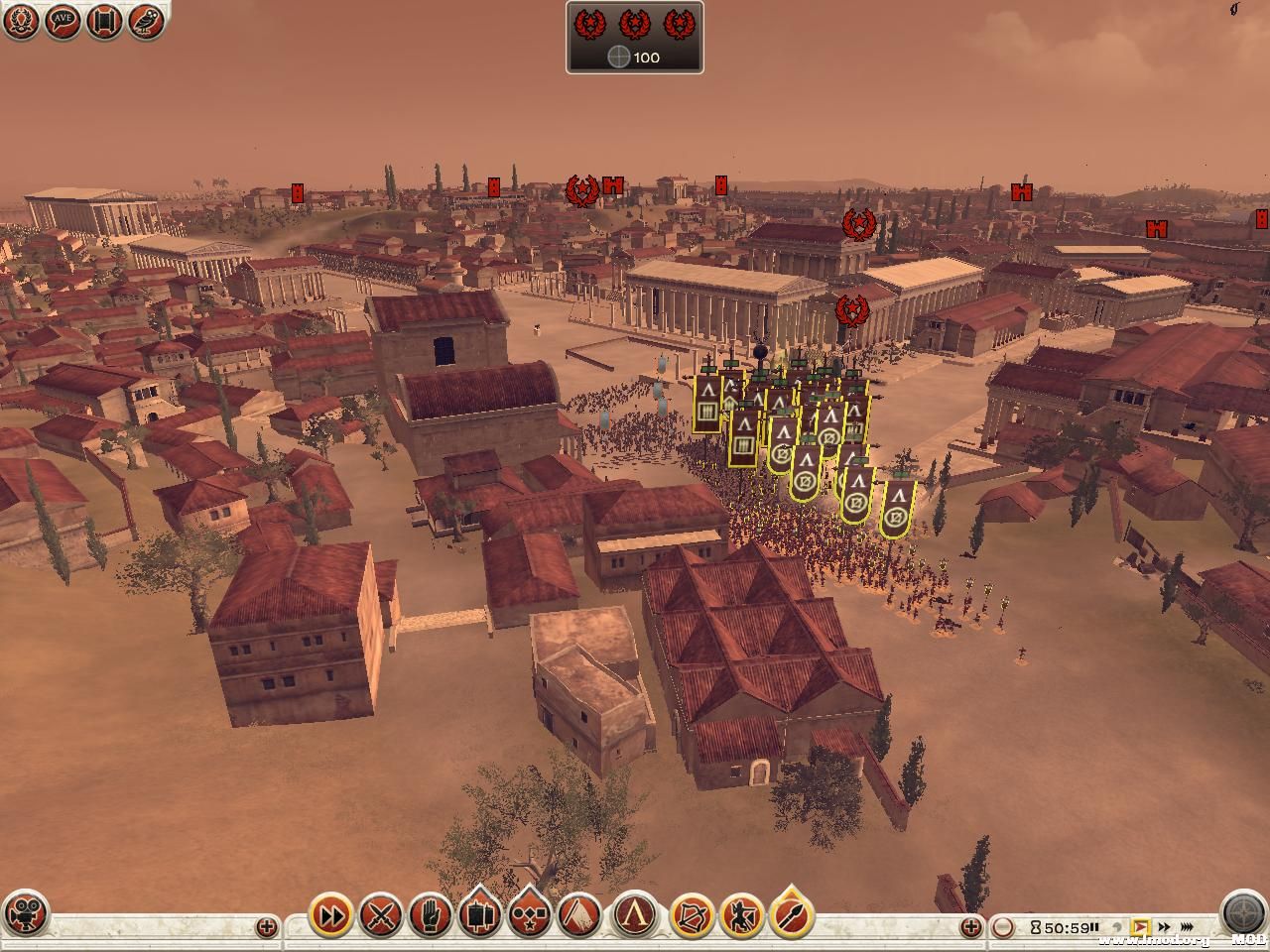Click the raised hand halt order
This screenshot has height=952, width=1270.
[430, 916]
